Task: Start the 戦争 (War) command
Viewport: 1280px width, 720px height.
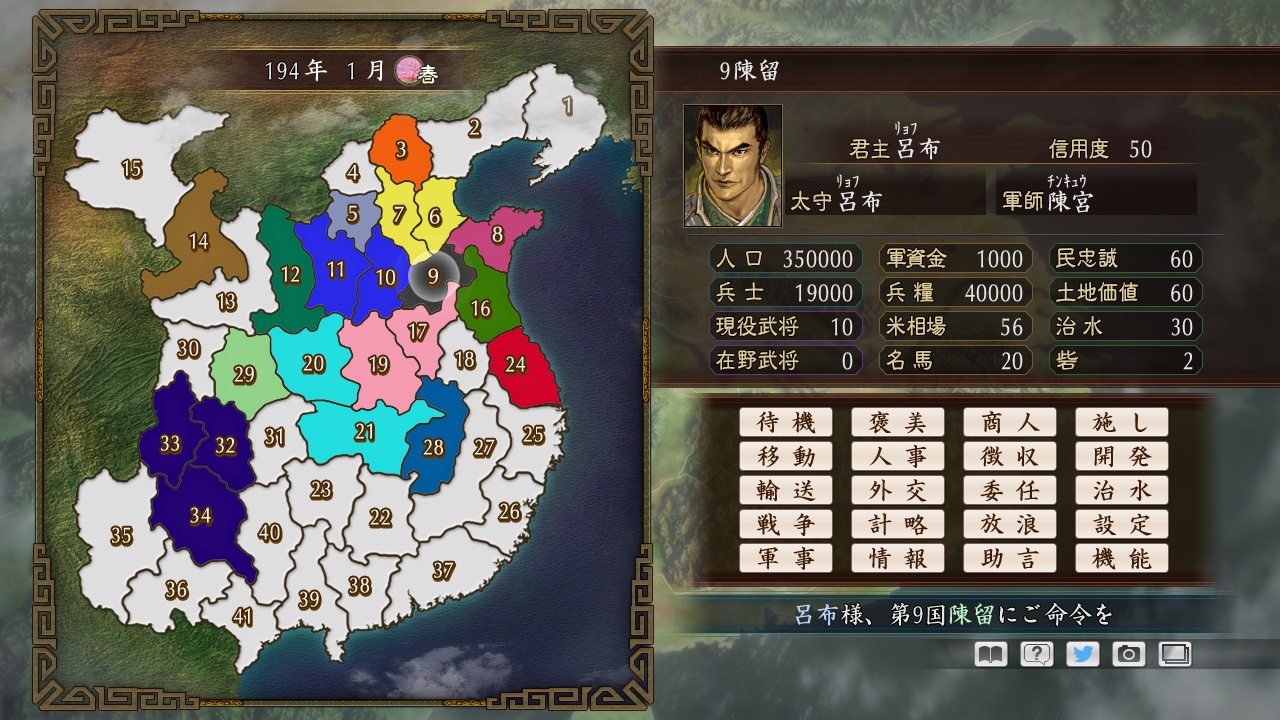Action: click(x=786, y=524)
